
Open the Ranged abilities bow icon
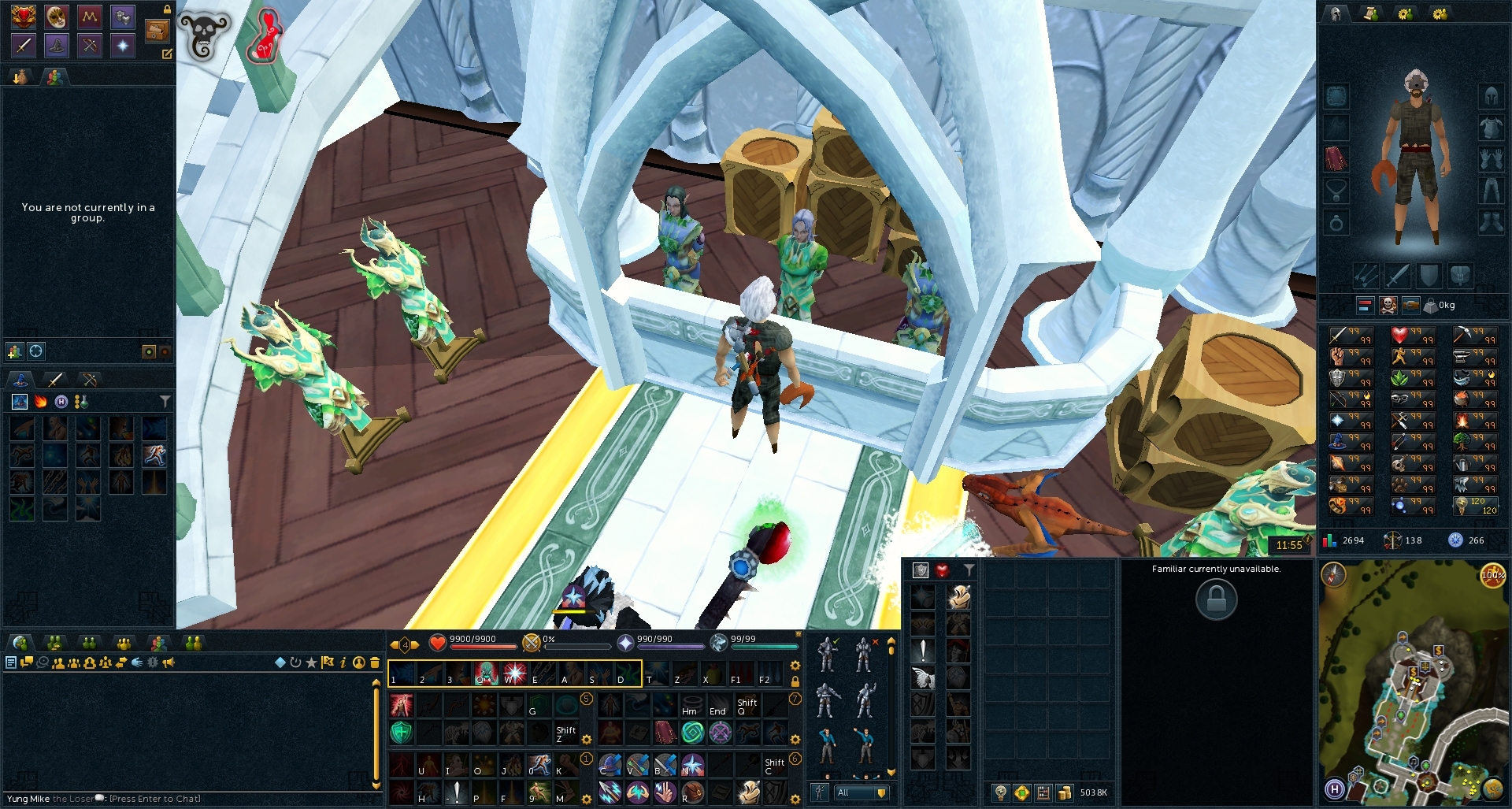coord(88,46)
